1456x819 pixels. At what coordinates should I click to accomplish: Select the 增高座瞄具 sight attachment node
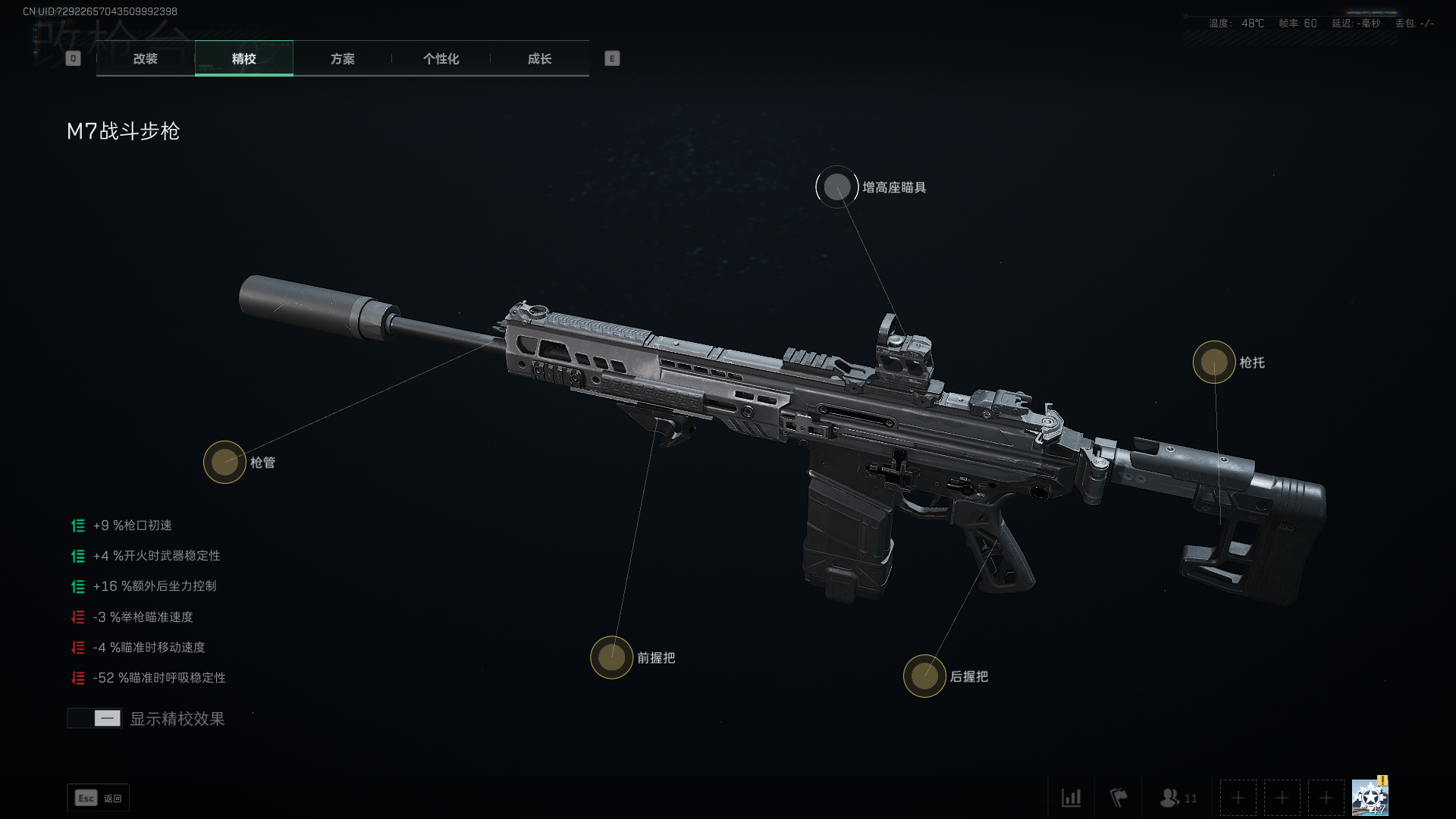click(837, 187)
